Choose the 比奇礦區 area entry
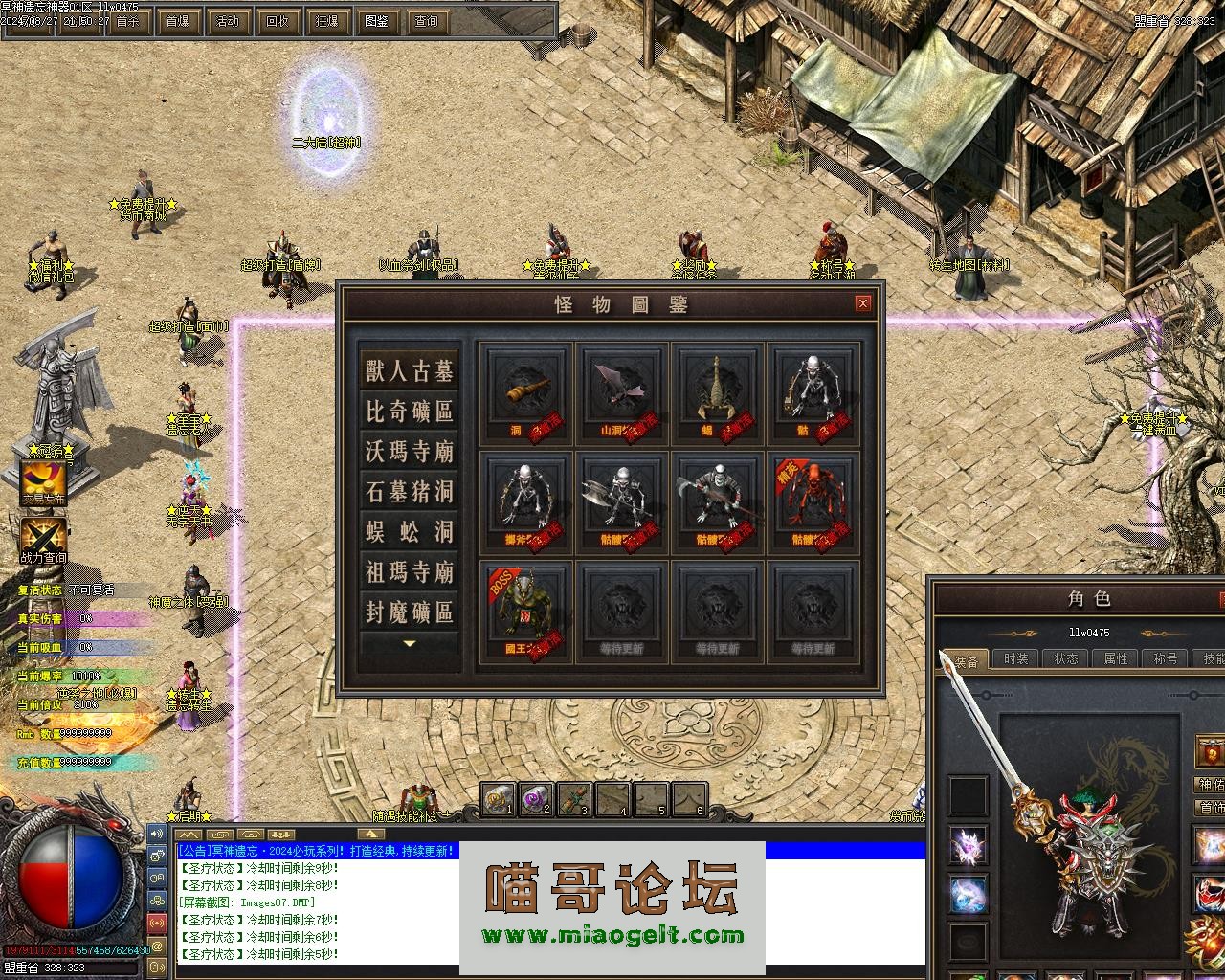1225x980 pixels. pyautogui.click(x=410, y=412)
